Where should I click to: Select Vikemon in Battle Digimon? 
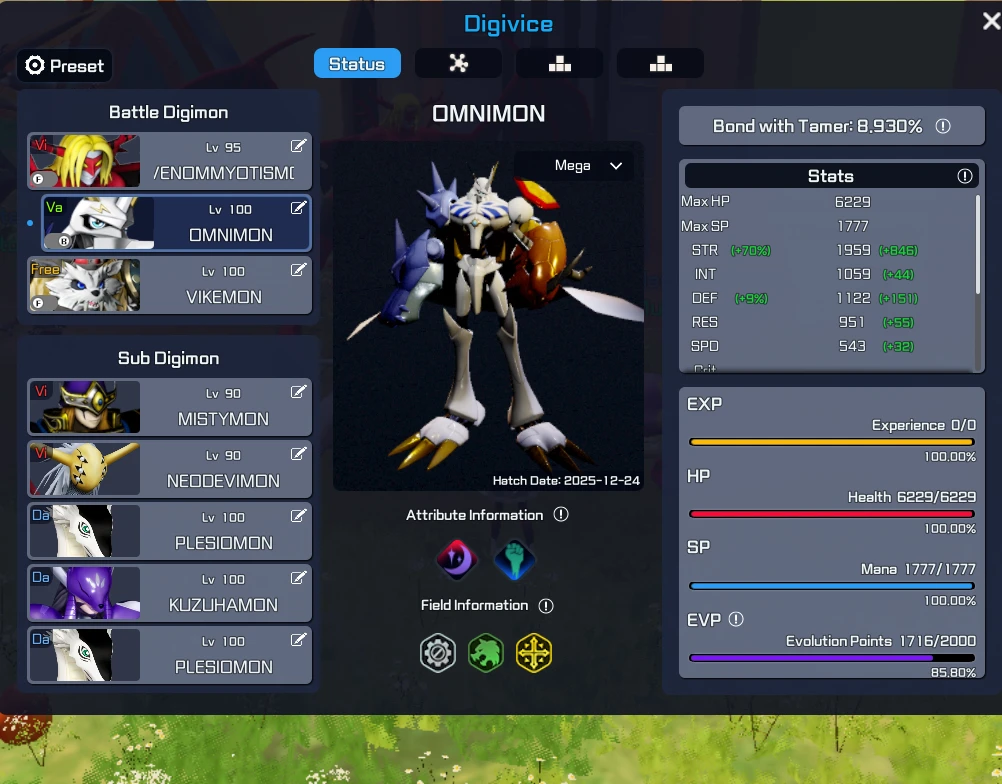click(x=170, y=285)
